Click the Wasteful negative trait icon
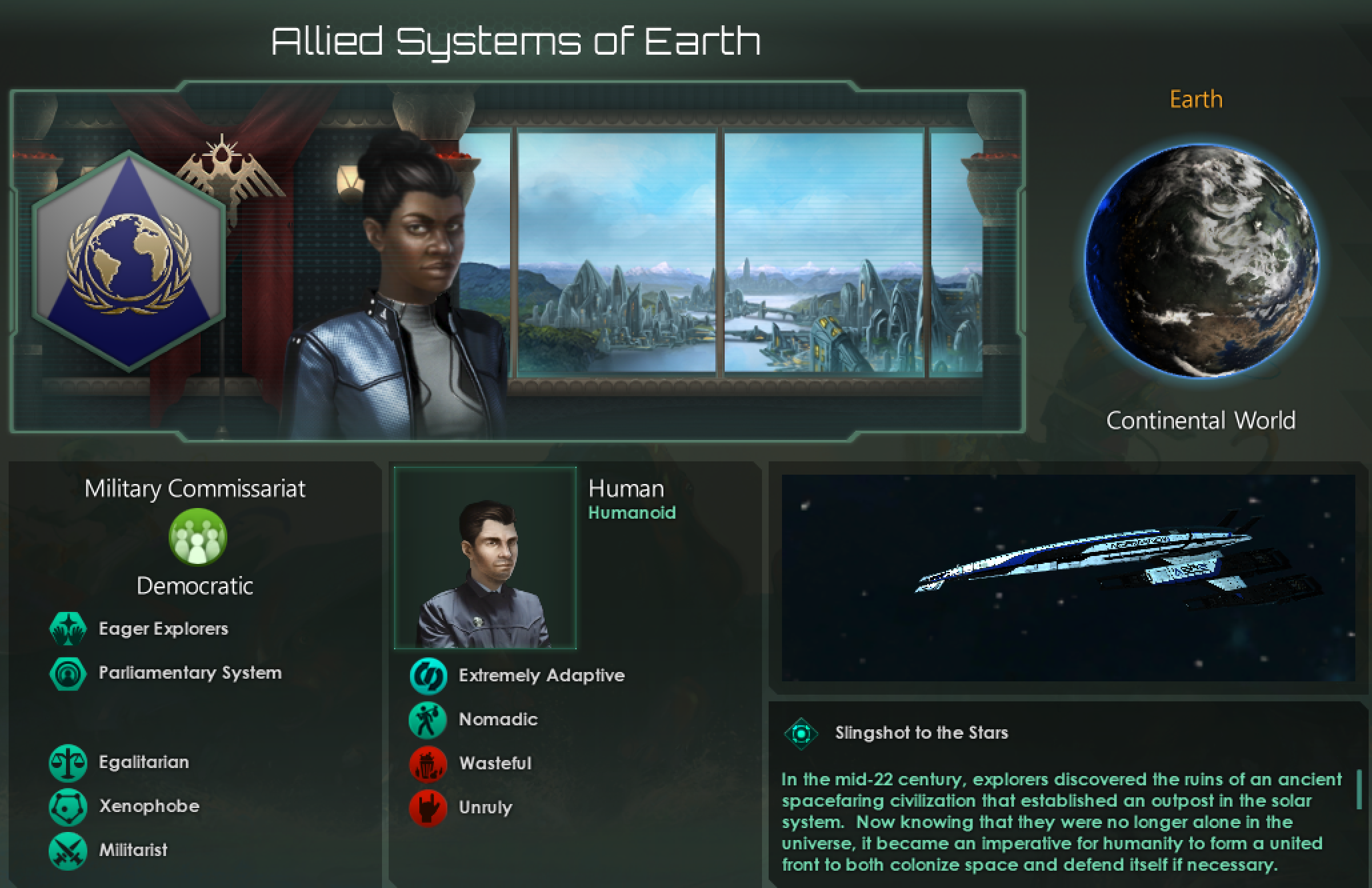Image resolution: width=1372 pixels, height=888 pixels. tap(427, 764)
